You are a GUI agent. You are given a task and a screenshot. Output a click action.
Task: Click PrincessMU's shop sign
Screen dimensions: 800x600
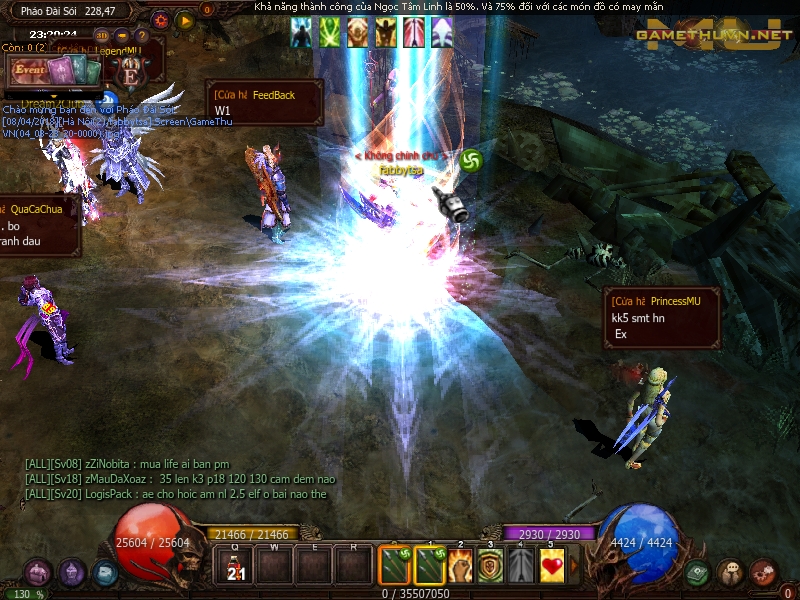pyautogui.click(x=661, y=318)
